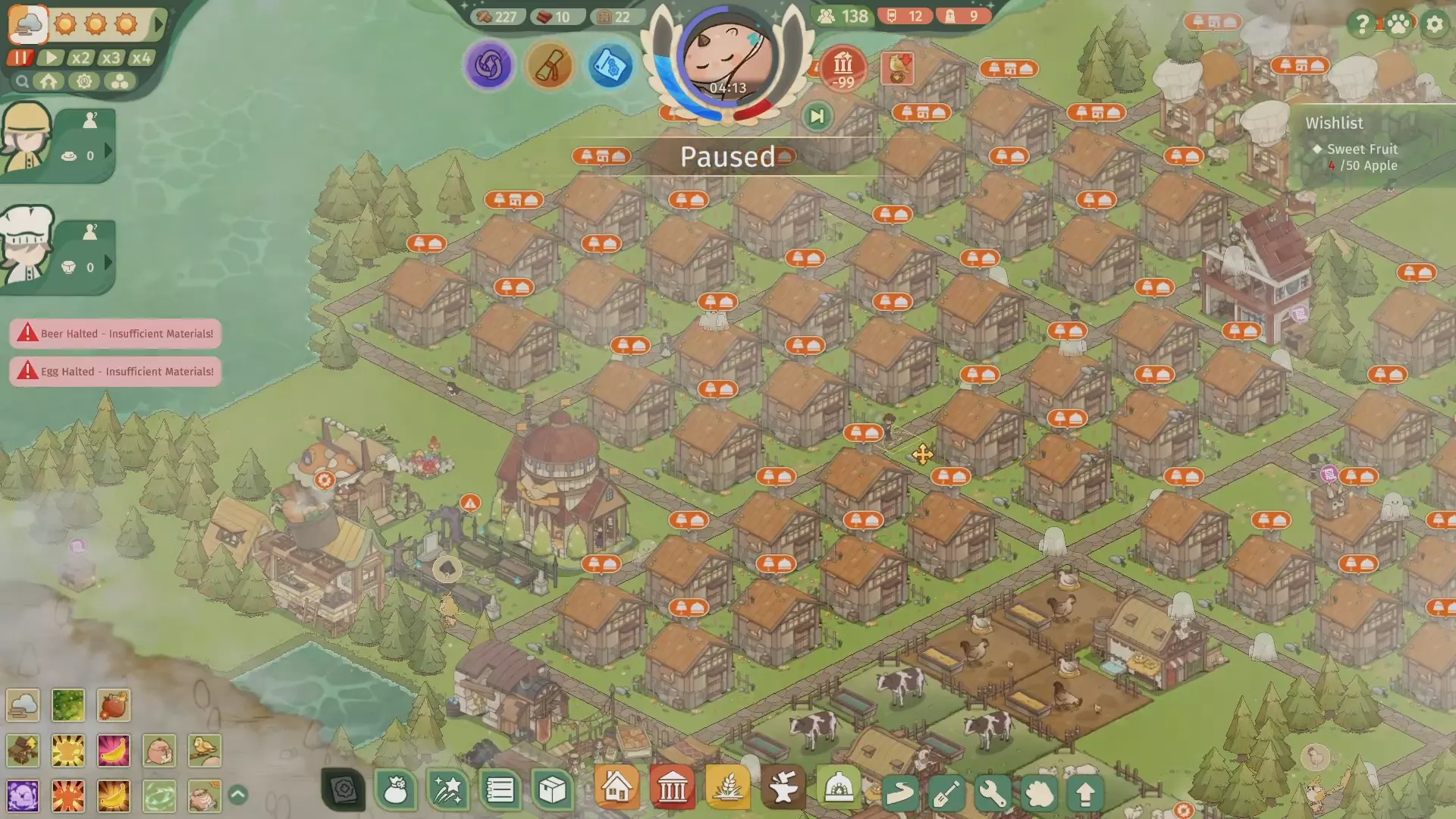
Task: Open the paw print menu
Action: coord(1398,24)
